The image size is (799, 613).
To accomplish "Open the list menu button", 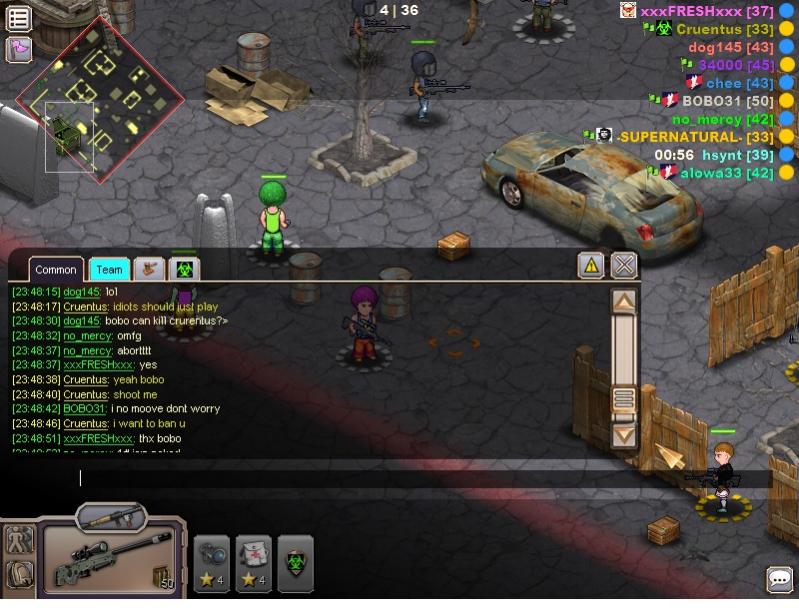I will (19, 18).
